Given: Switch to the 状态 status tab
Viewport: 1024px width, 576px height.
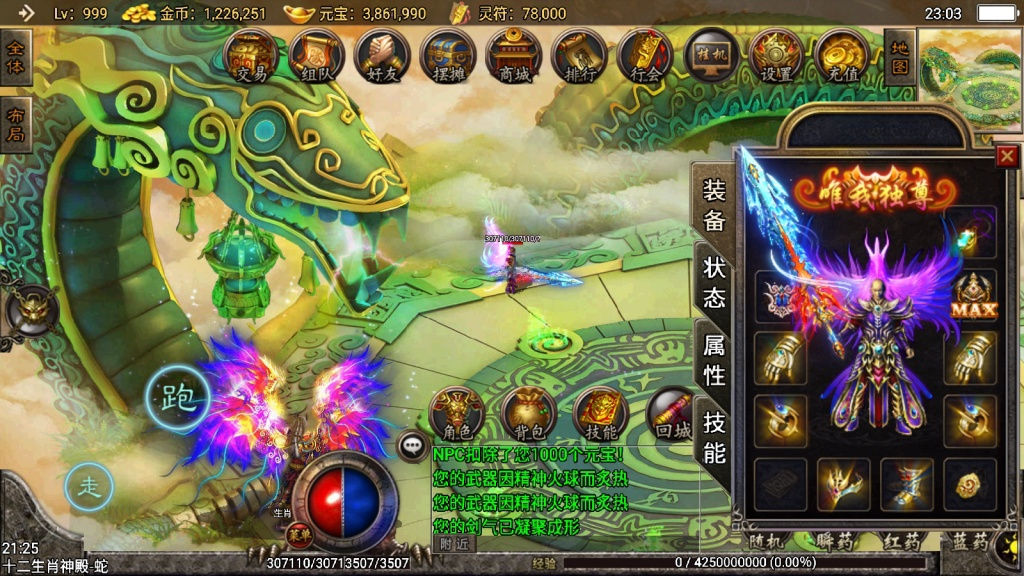Looking at the screenshot, I should coord(714,282).
